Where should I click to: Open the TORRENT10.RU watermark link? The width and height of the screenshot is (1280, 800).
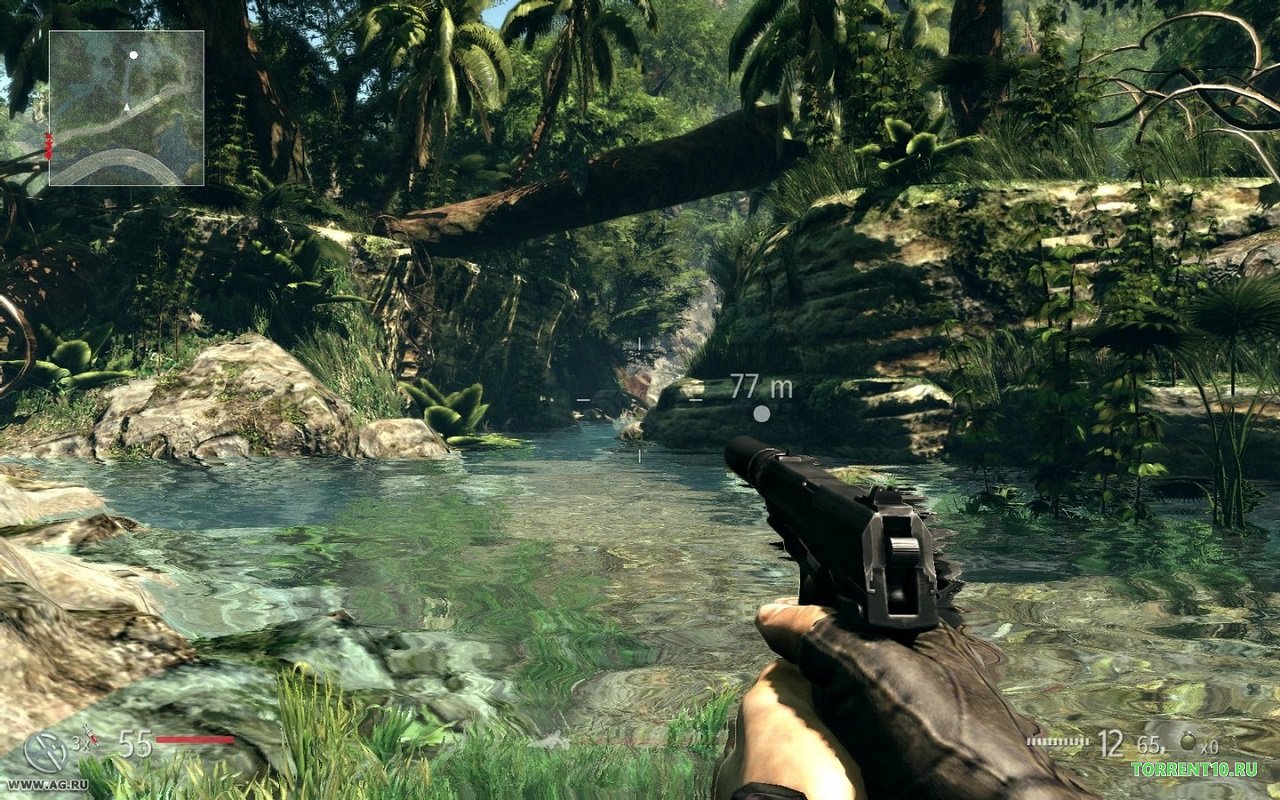1194,769
